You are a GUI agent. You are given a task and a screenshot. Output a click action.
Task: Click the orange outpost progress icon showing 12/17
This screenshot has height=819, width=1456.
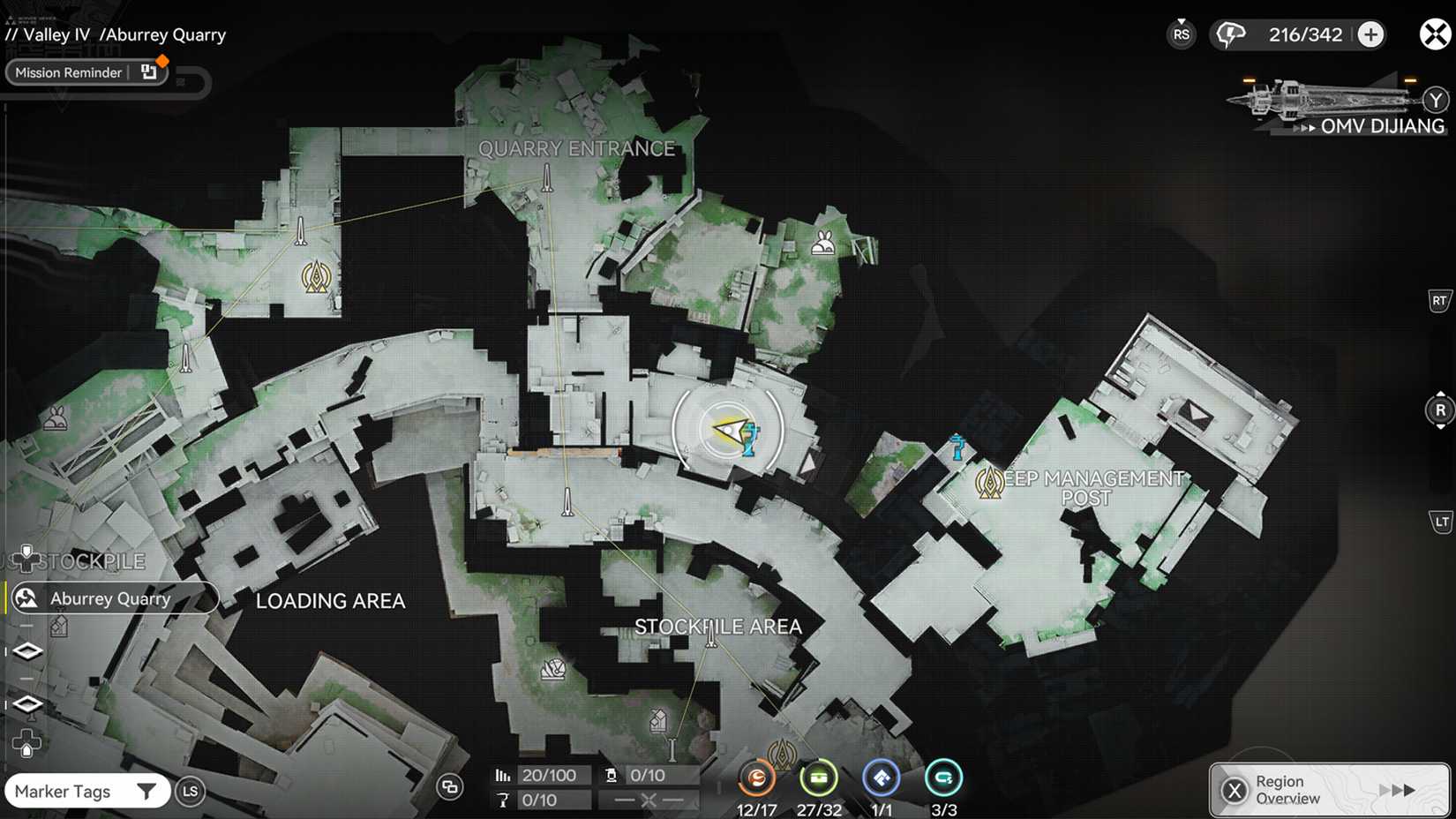(755, 778)
